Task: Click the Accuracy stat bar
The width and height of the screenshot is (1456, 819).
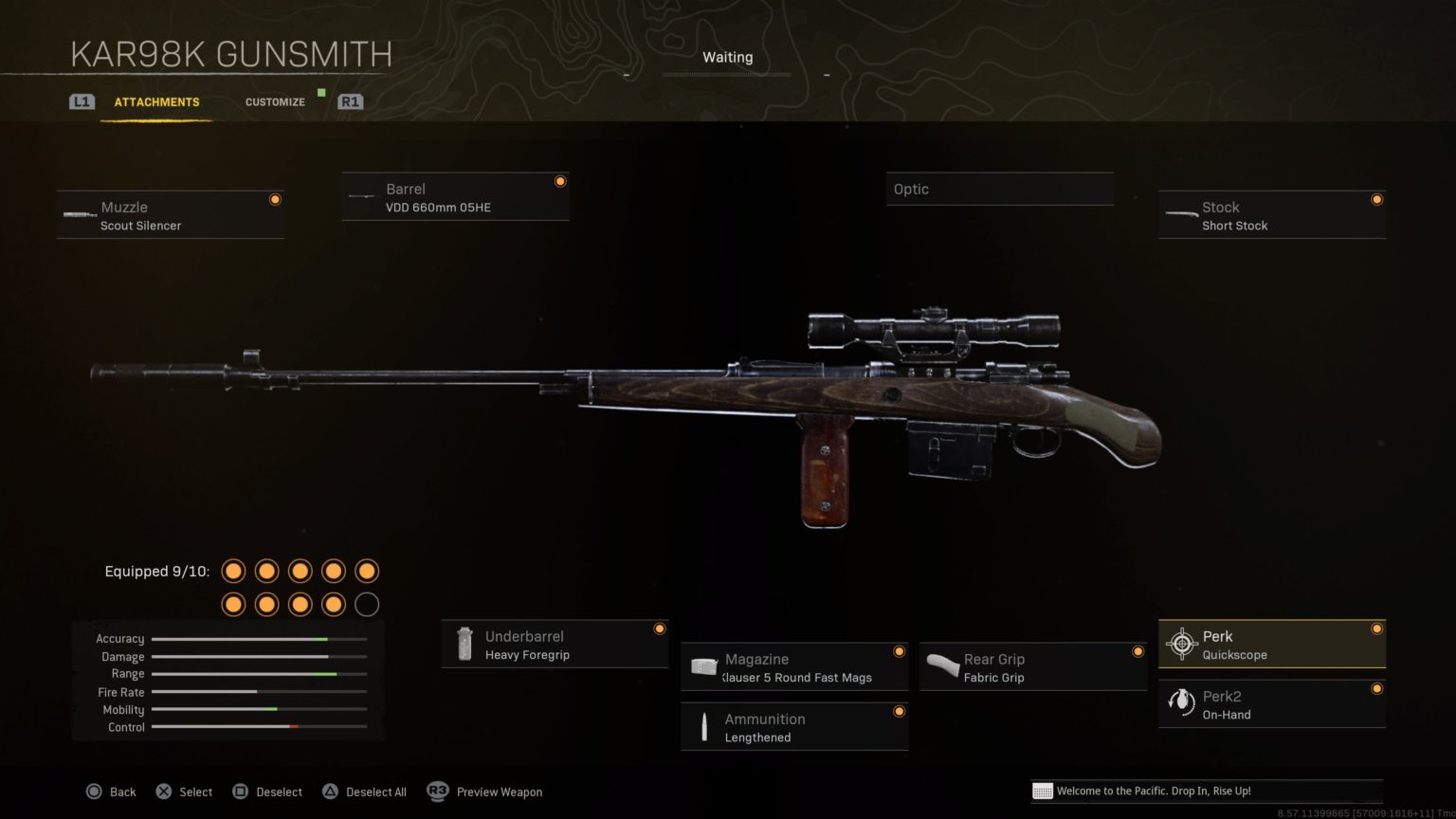Action: click(258, 638)
